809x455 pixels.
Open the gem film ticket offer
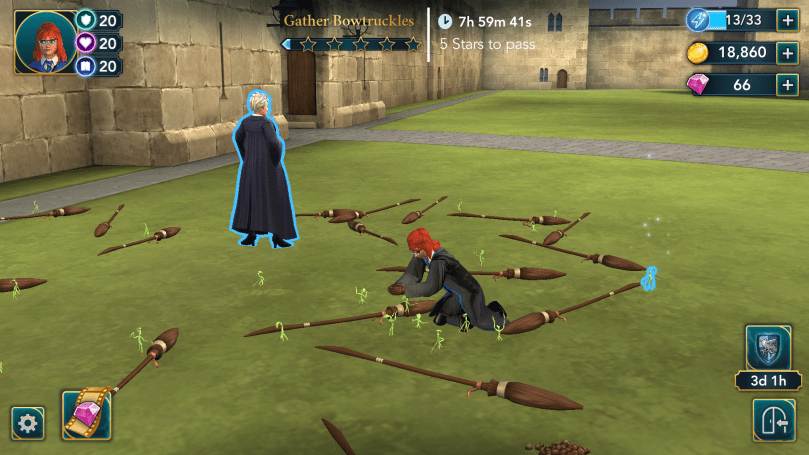(86, 414)
